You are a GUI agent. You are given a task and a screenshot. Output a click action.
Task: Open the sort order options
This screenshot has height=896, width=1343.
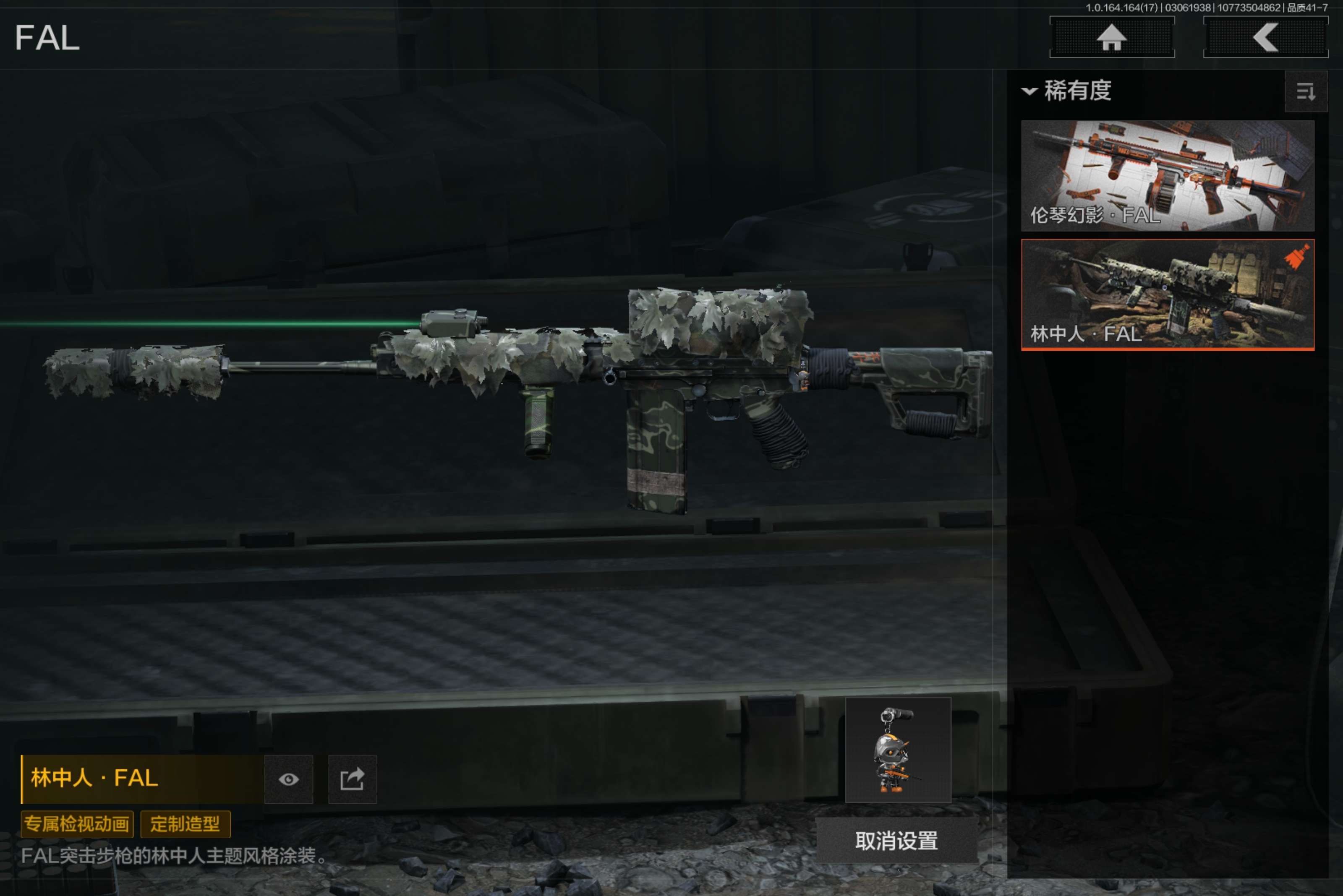click(1305, 91)
